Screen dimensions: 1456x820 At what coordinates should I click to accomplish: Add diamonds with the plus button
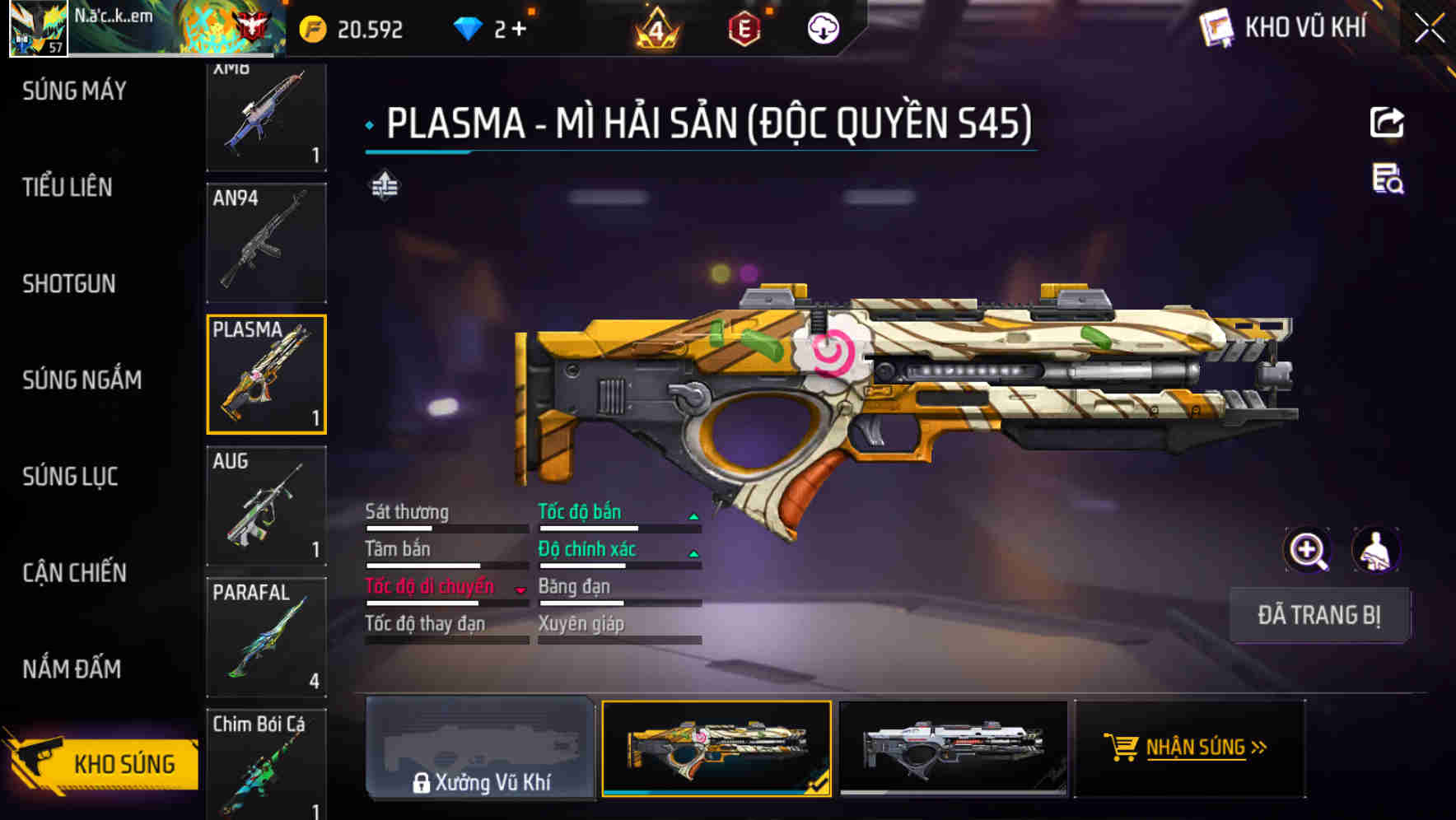(519, 30)
